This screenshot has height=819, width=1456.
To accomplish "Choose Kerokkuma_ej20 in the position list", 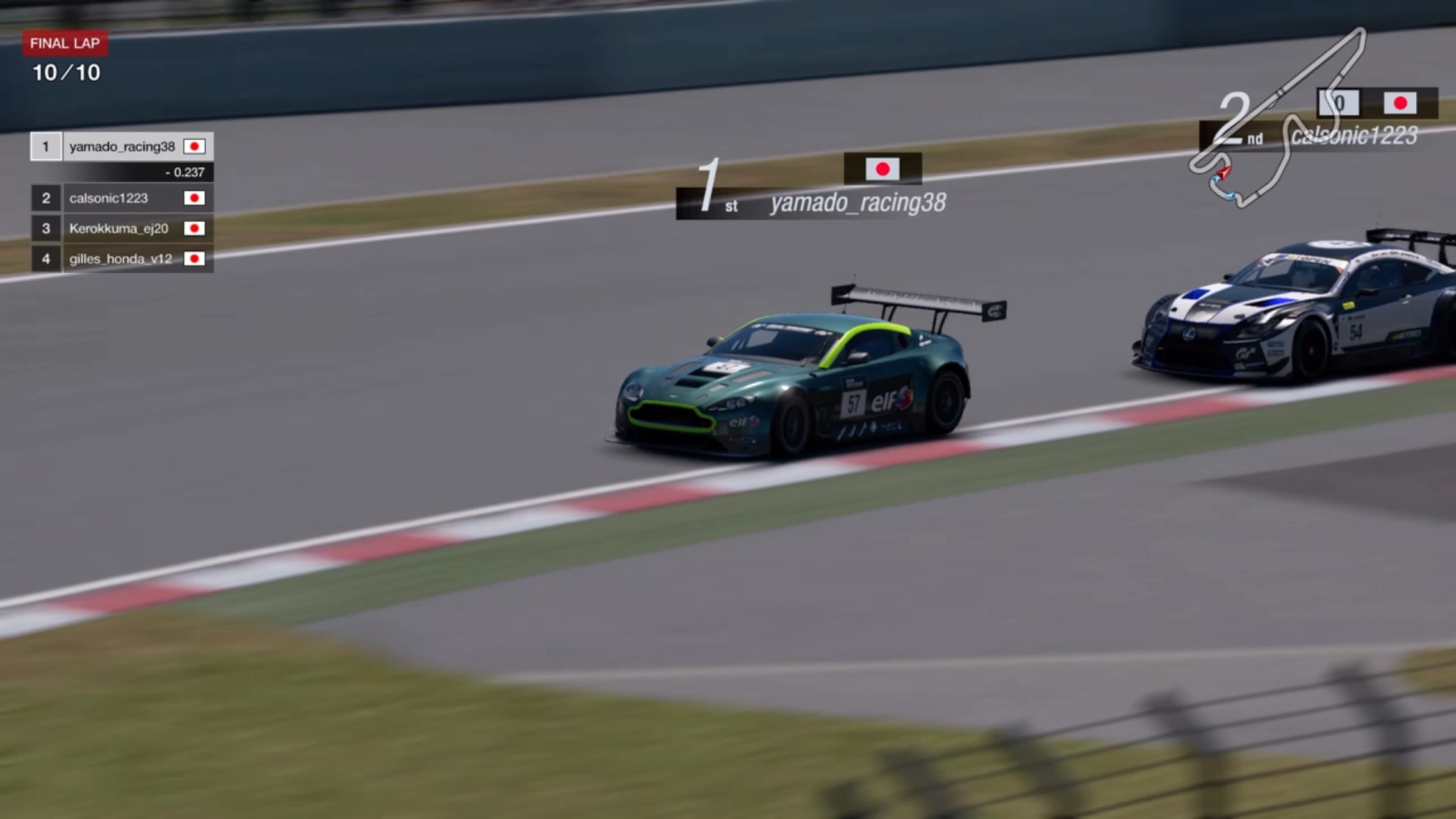I will (x=121, y=228).
